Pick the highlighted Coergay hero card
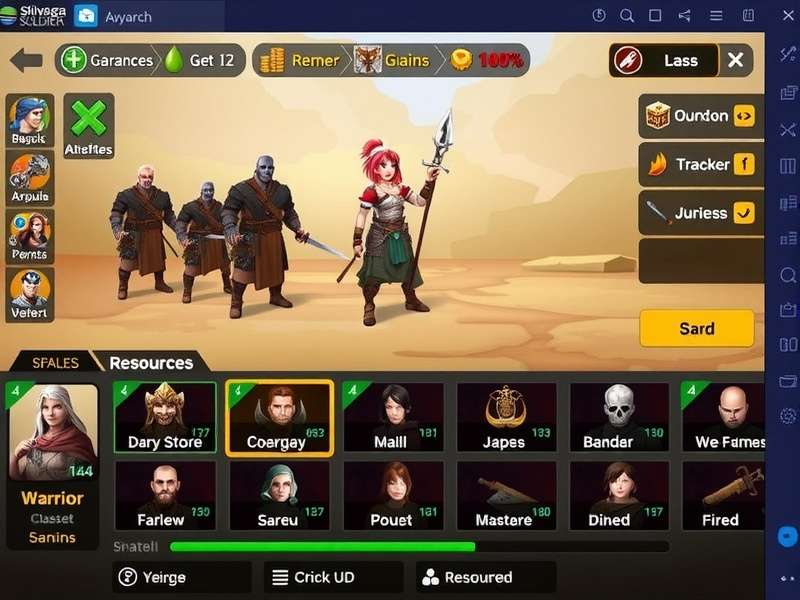The width and height of the screenshot is (800, 600). tap(279, 418)
